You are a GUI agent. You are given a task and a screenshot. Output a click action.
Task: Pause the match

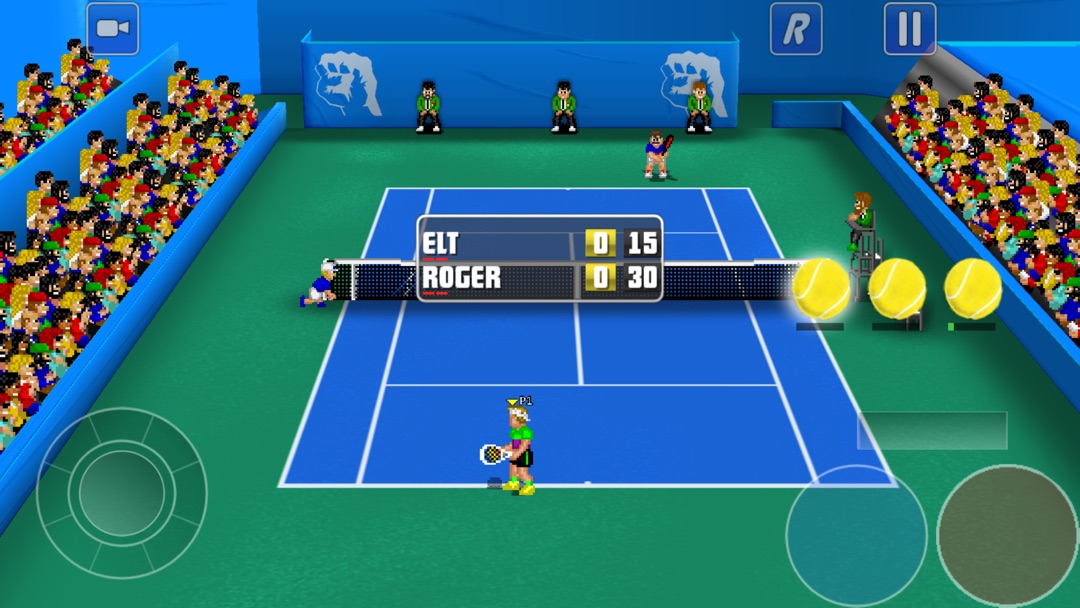coord(910,29)
